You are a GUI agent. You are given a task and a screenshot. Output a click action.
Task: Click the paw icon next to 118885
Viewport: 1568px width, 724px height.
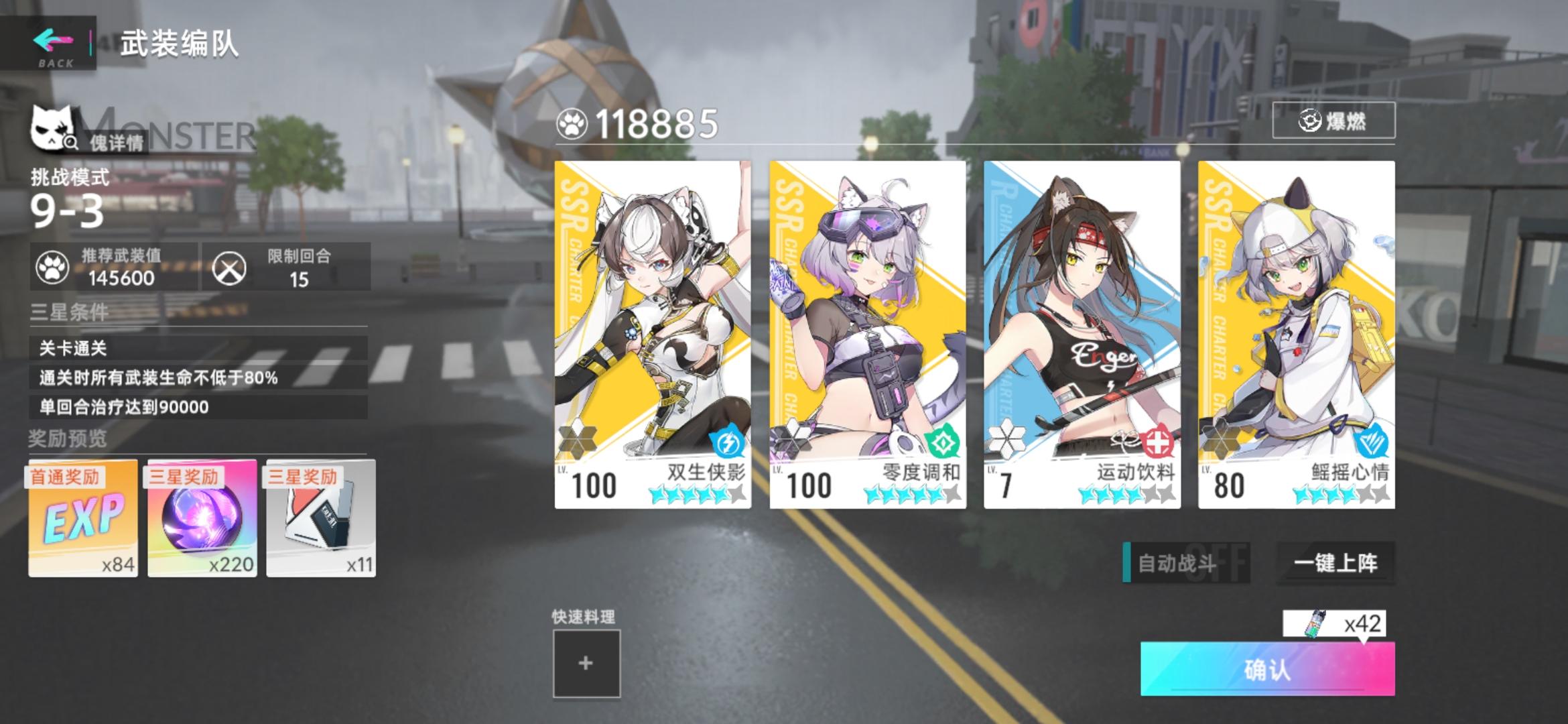coord(573,121)
